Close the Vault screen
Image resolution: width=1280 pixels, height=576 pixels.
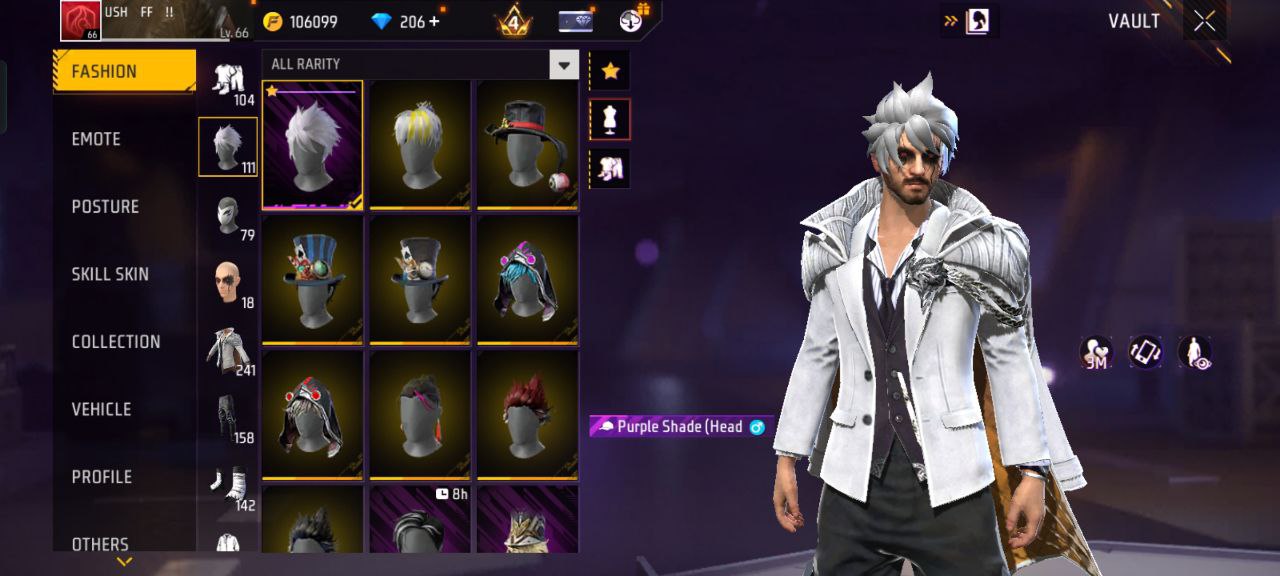point(1204,21)
